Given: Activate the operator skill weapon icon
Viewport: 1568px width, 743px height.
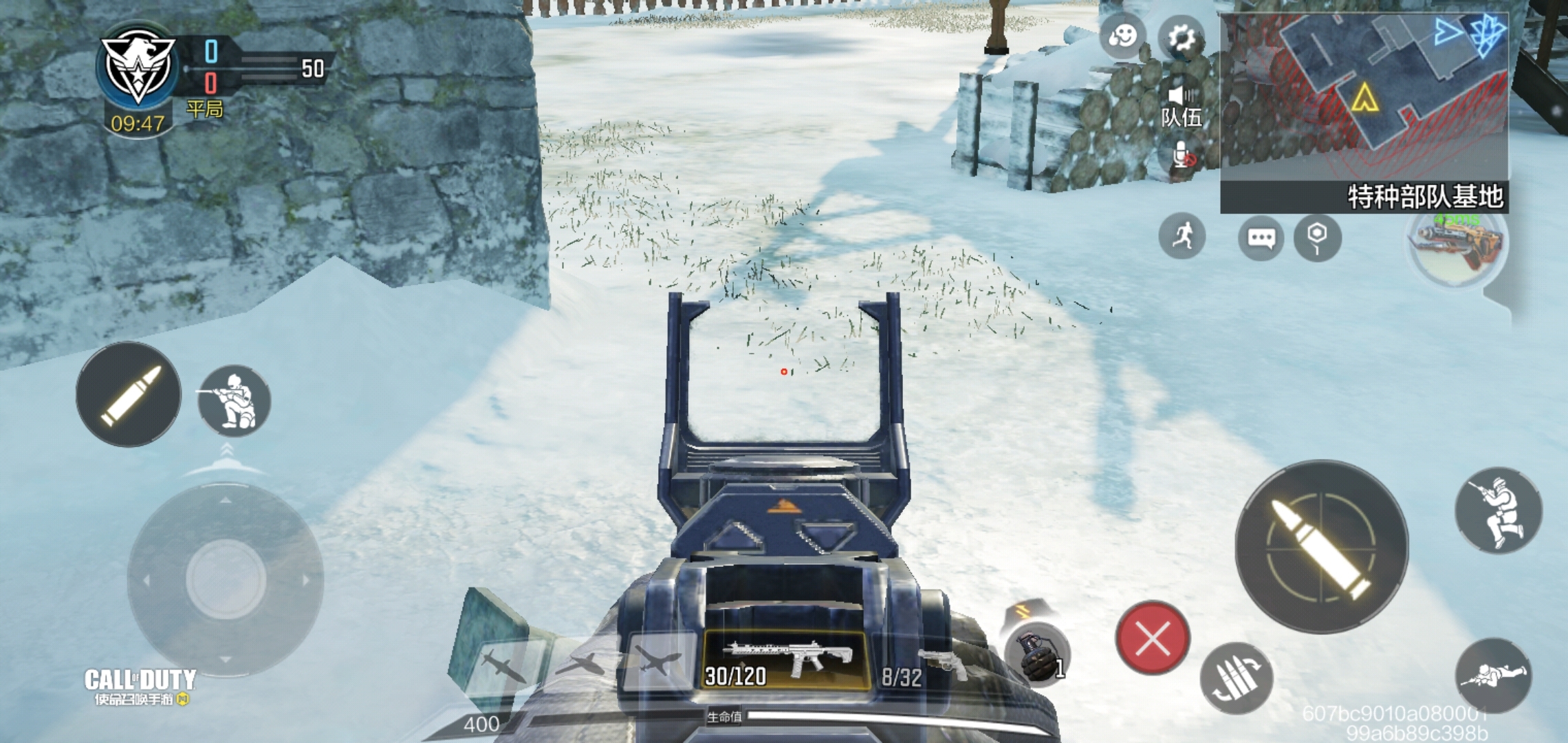Looking at the screenshot, I should coord(1457,245).
